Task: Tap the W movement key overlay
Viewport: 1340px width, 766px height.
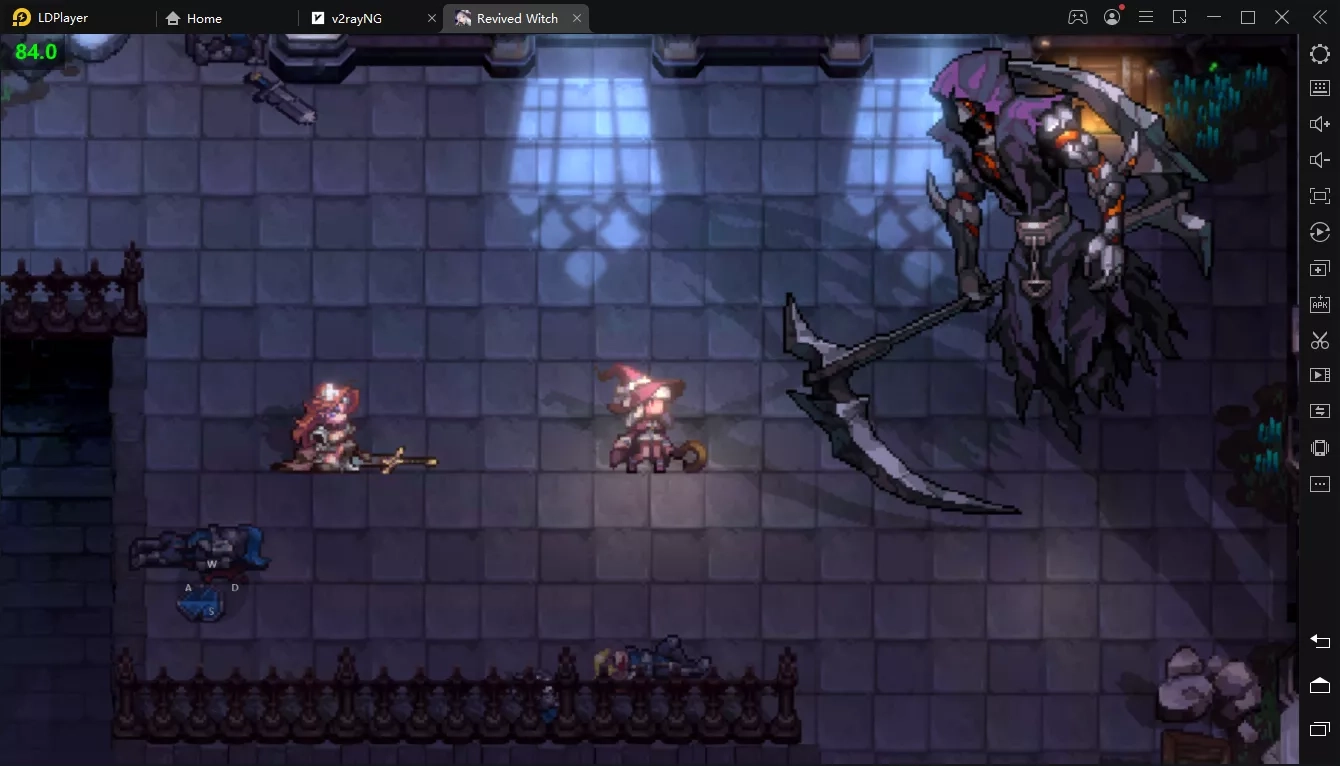Action: pyautogui.click(x=211, y=563)
